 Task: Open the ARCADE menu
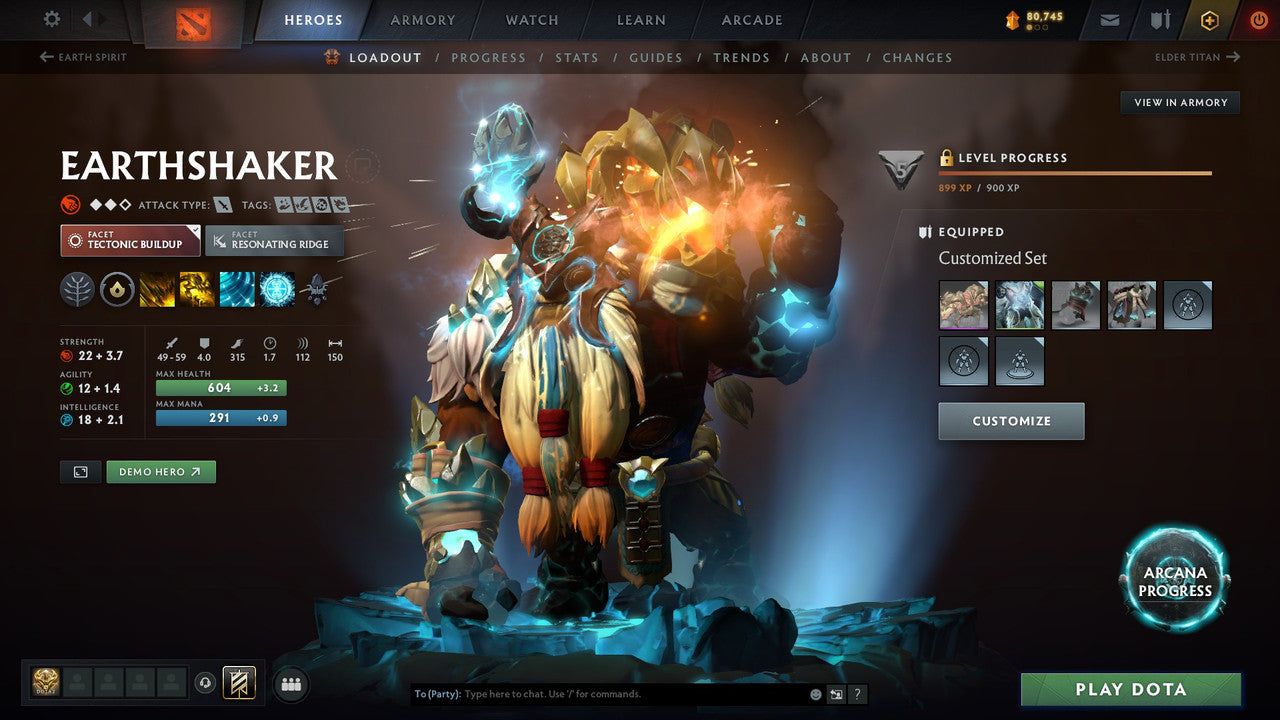(751, 19)
